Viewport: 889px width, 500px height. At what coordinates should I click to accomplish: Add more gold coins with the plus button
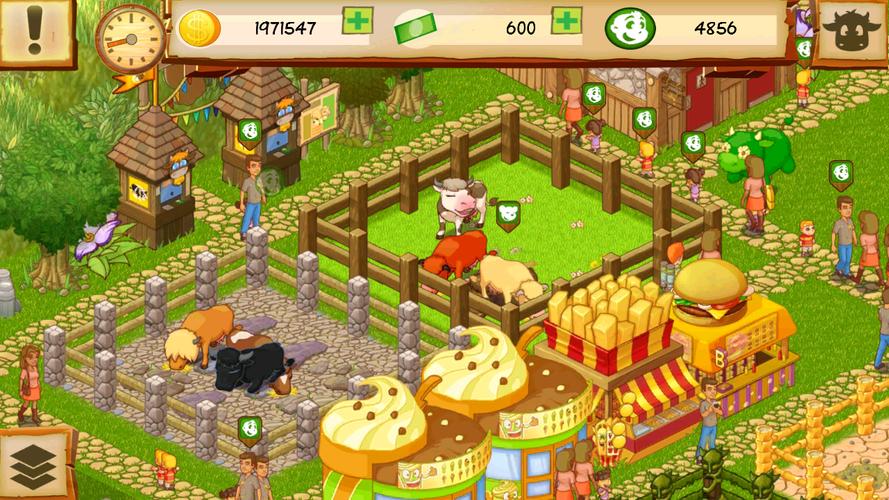pos(357,21)
